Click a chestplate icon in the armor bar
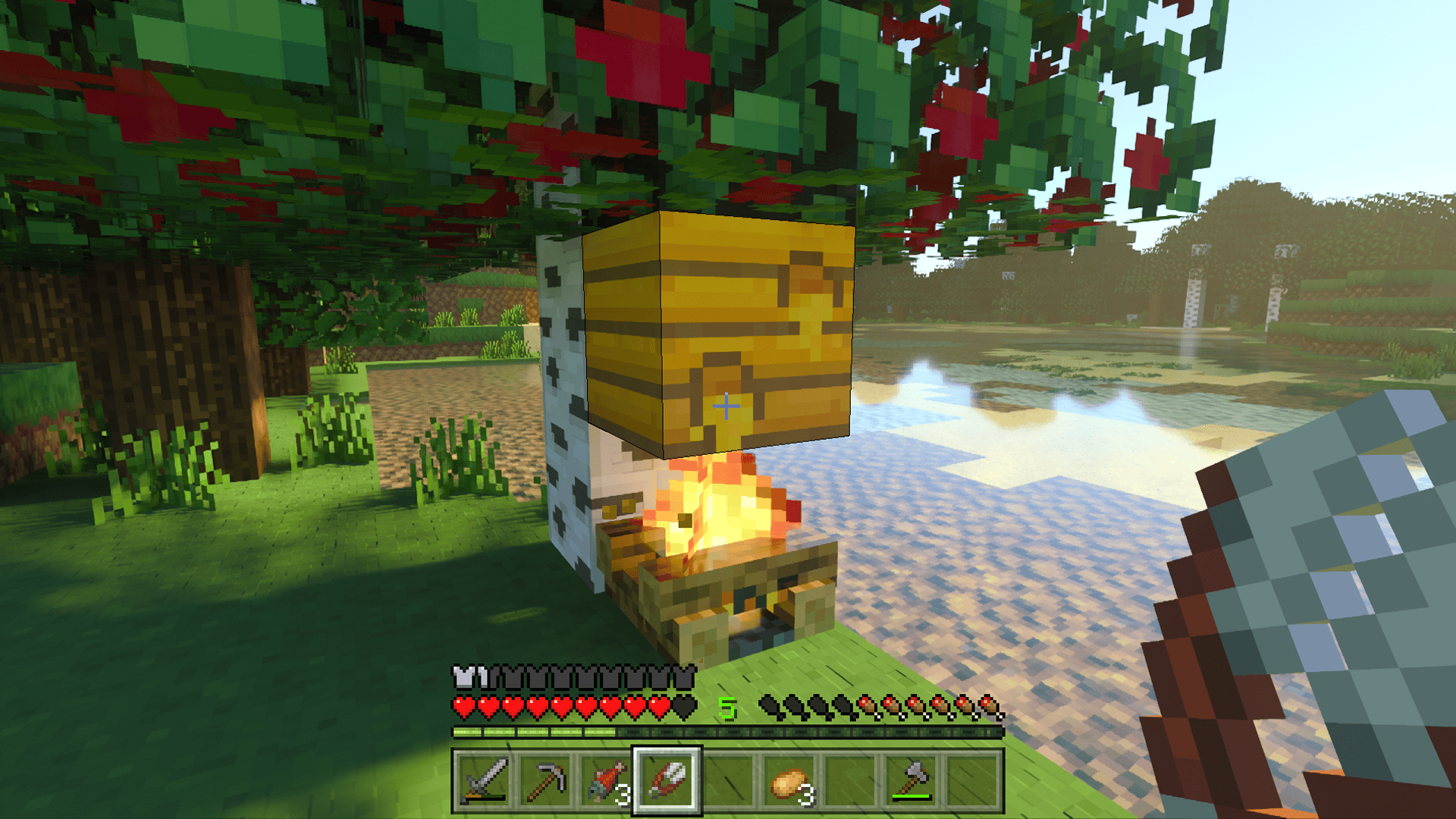The width and height of the screenshot is (1456, 819). (462, 676)
